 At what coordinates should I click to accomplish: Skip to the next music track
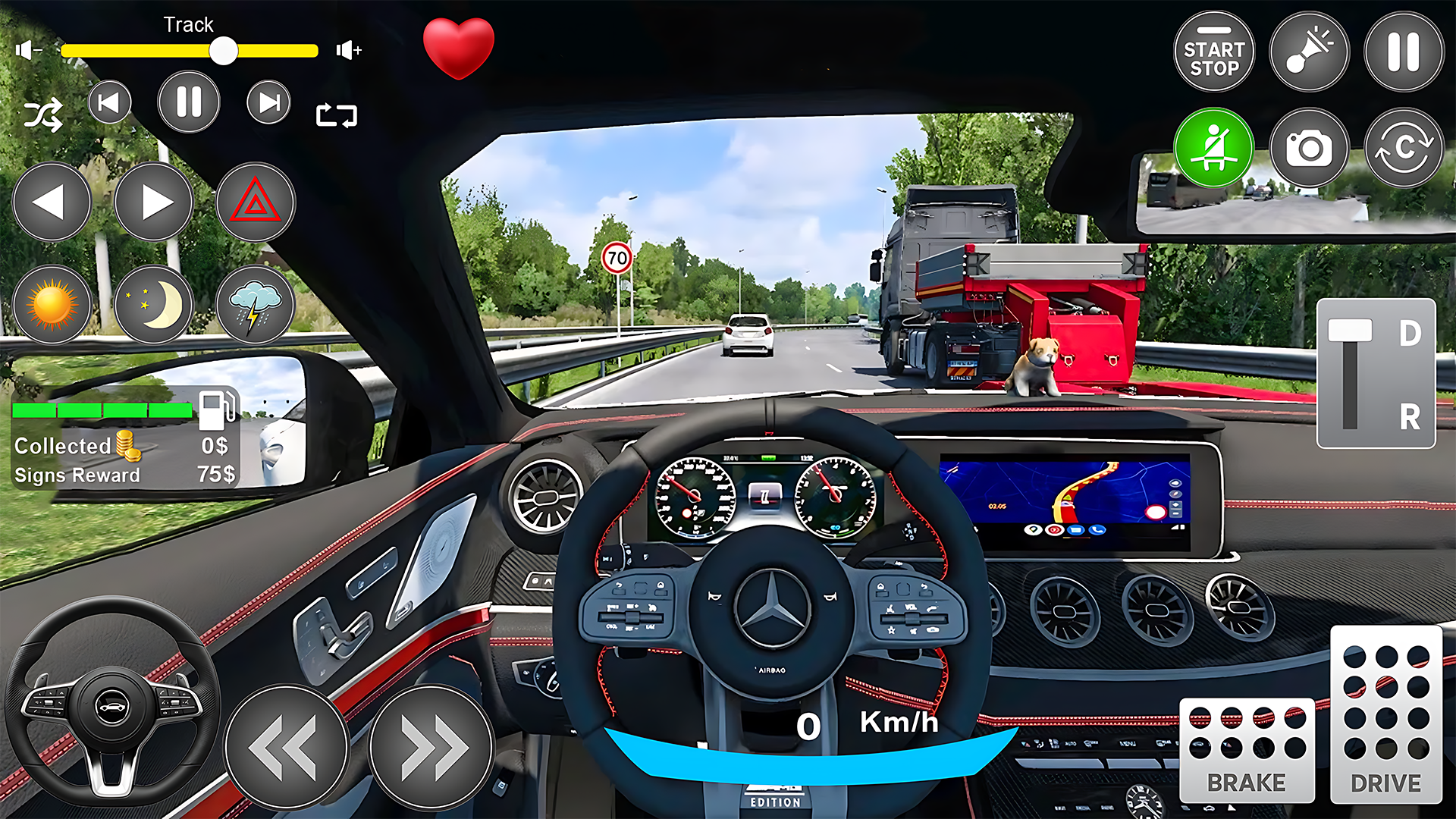coord(268,102)
